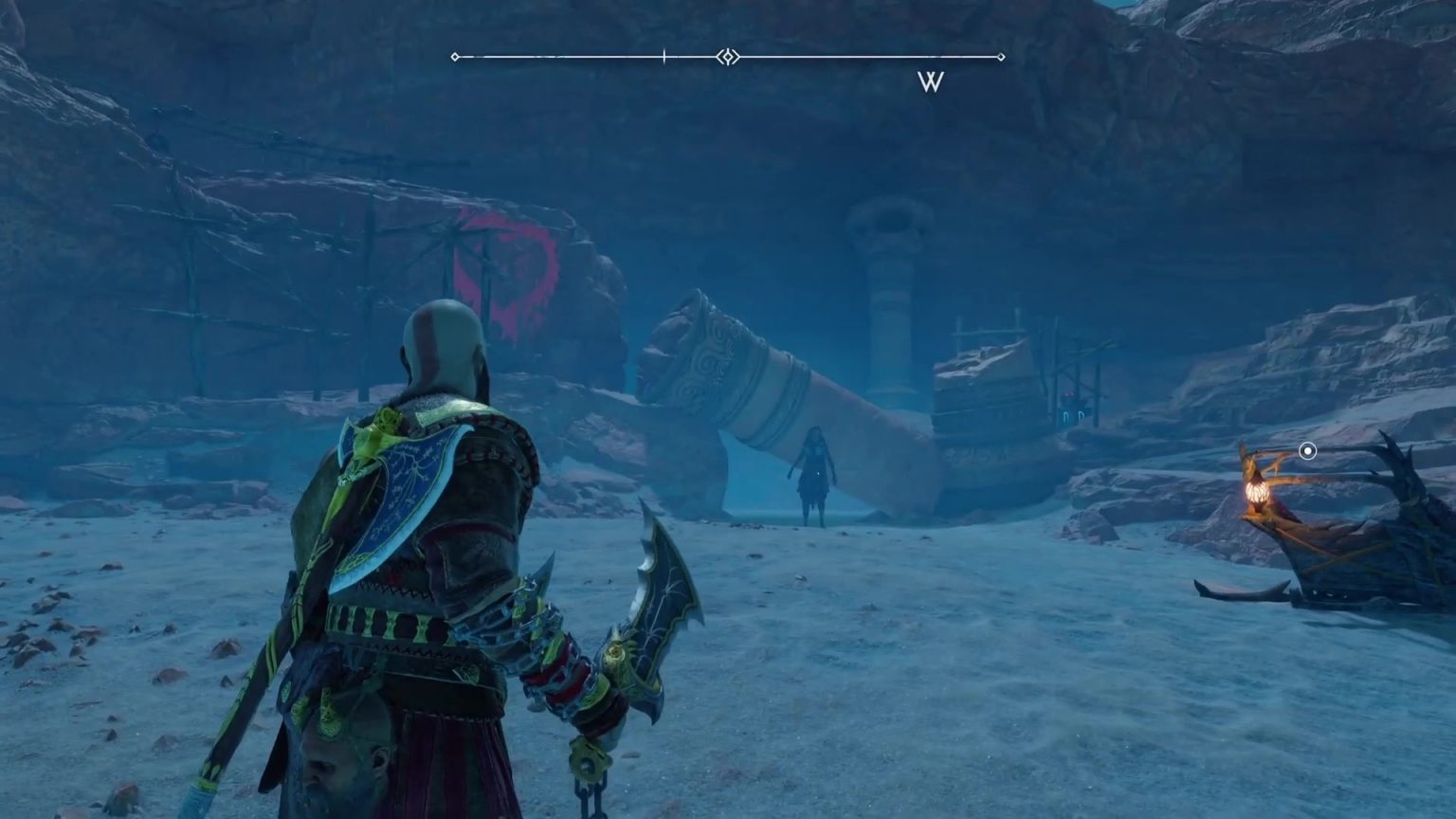Click the W cardinal direction letter on the compass
The image size is (1456, 819).
click(x=931, y=83)
